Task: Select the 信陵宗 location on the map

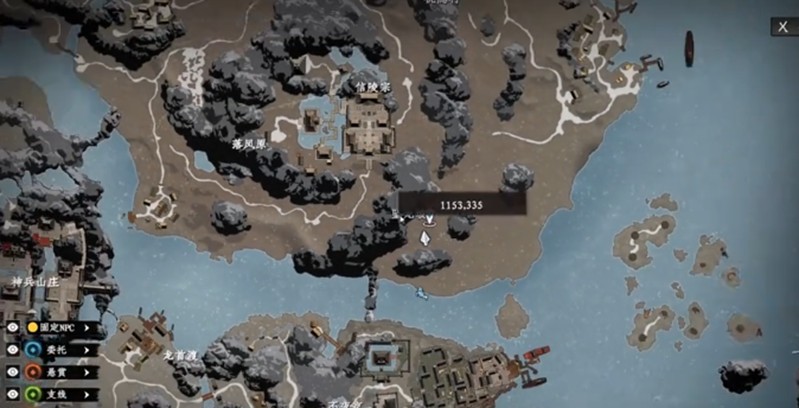Action: point(372,88)
